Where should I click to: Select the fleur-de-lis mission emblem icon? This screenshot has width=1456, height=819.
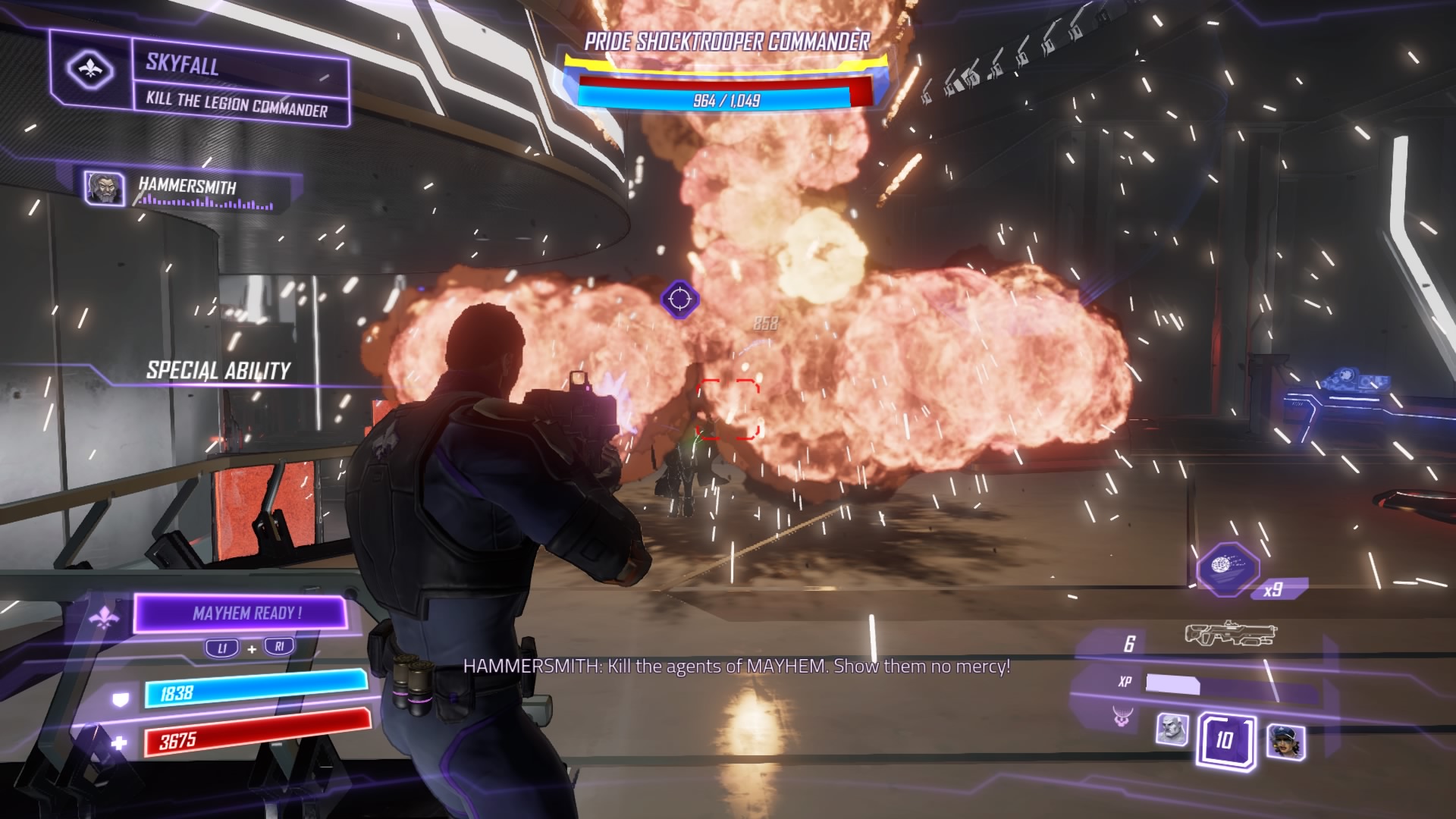tap(90, 70)
